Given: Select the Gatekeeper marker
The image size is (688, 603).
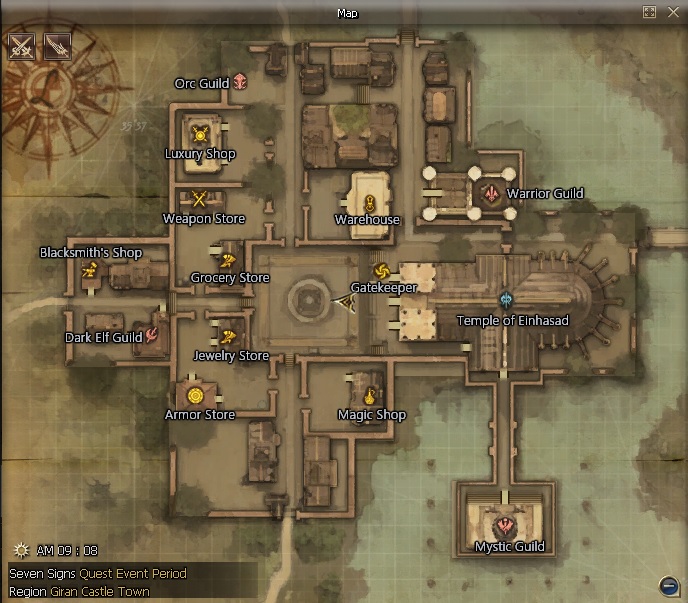Looking at the screenshot, I should click(x=380, y=270).
